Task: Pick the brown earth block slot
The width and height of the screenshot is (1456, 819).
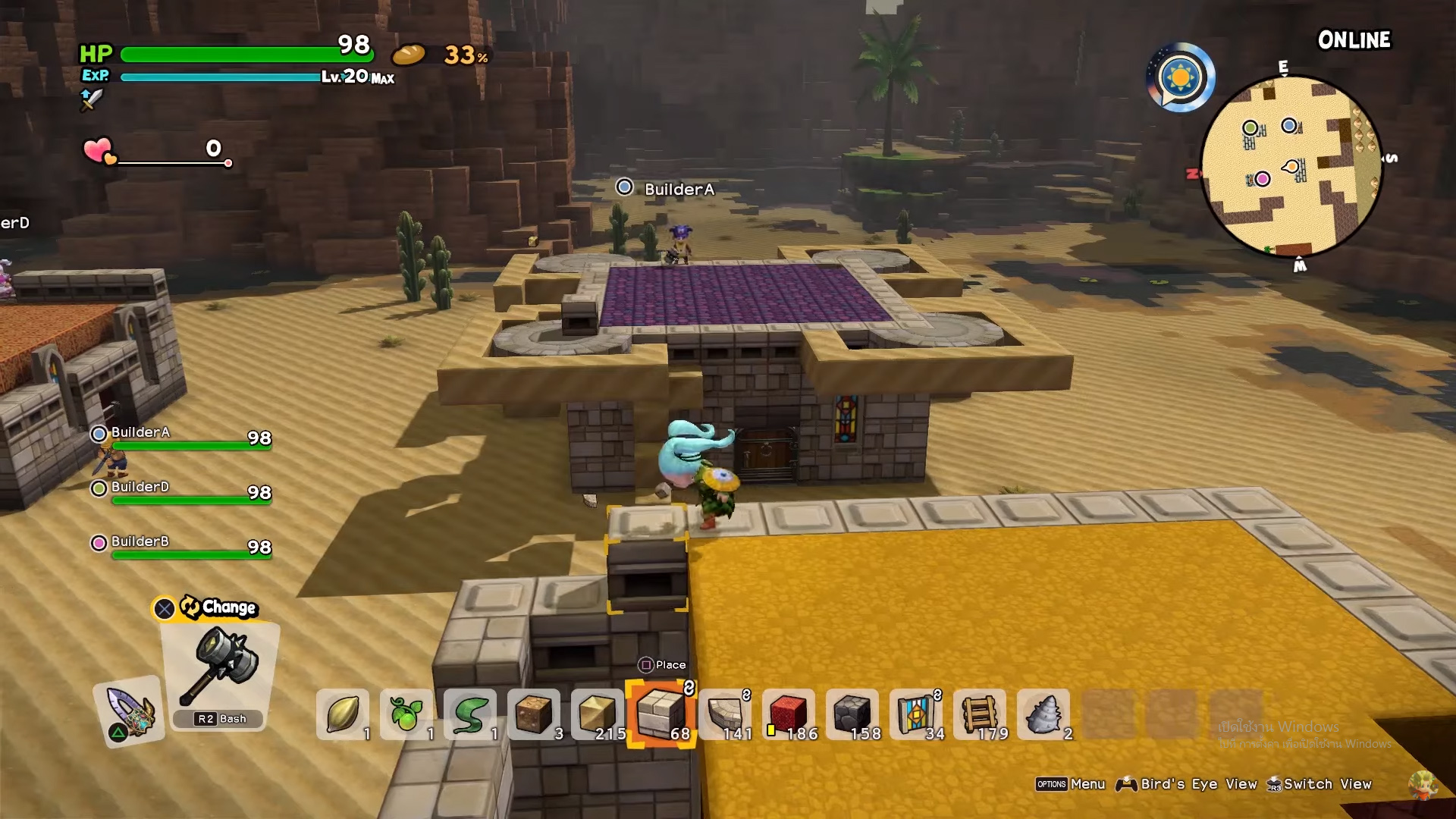Action: [534, 714]
